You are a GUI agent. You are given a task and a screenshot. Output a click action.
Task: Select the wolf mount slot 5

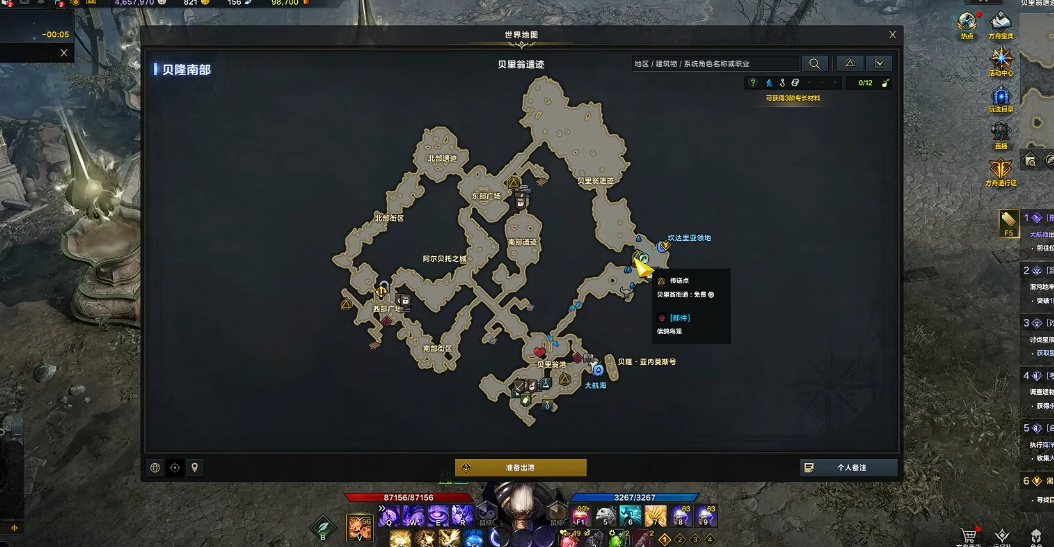pyautogui.click(x=606, y=516)
